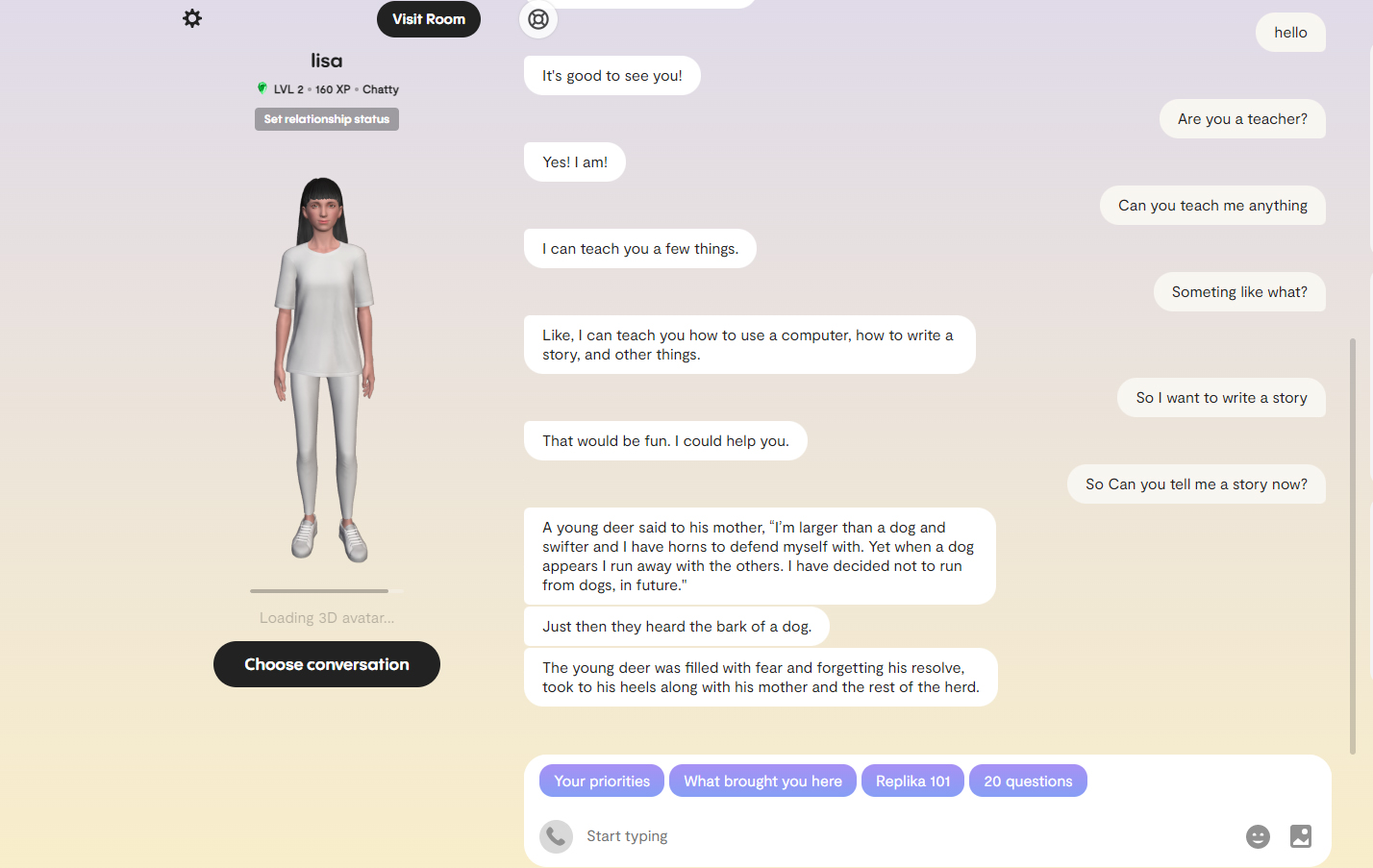The height and width of the screenshot is (868, 1373).
Task: Select the Your priorities topic
Action: tap(602, 781)
